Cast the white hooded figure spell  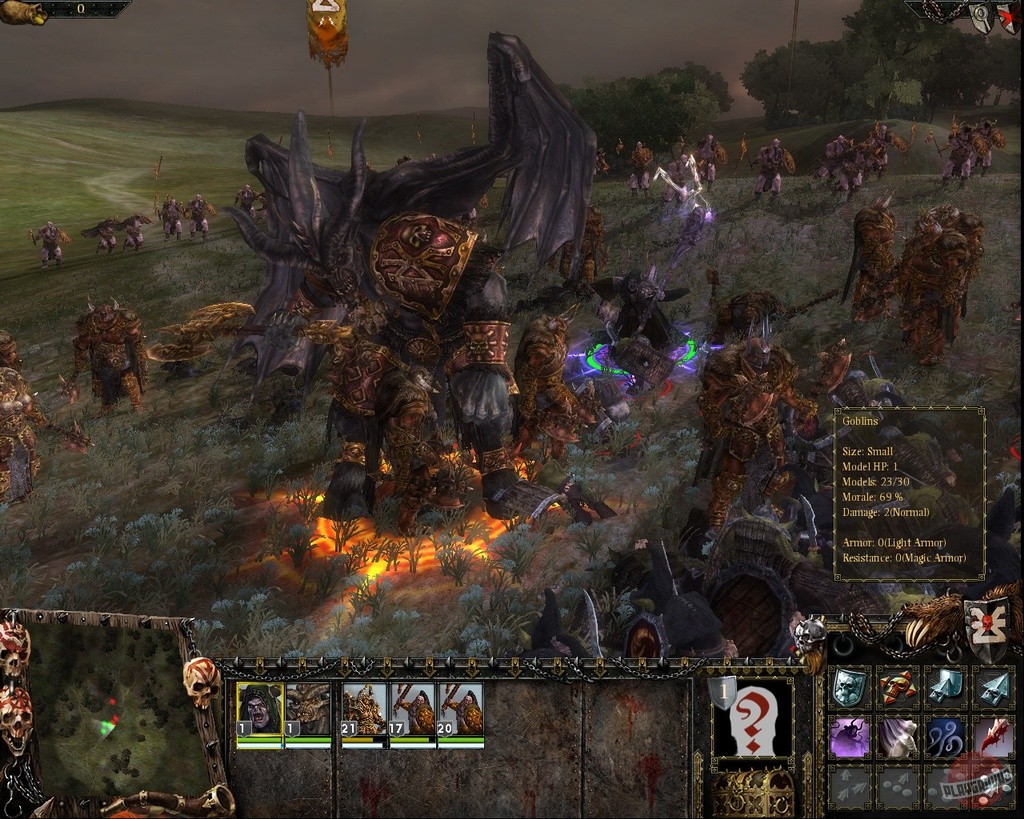point(897,737)
